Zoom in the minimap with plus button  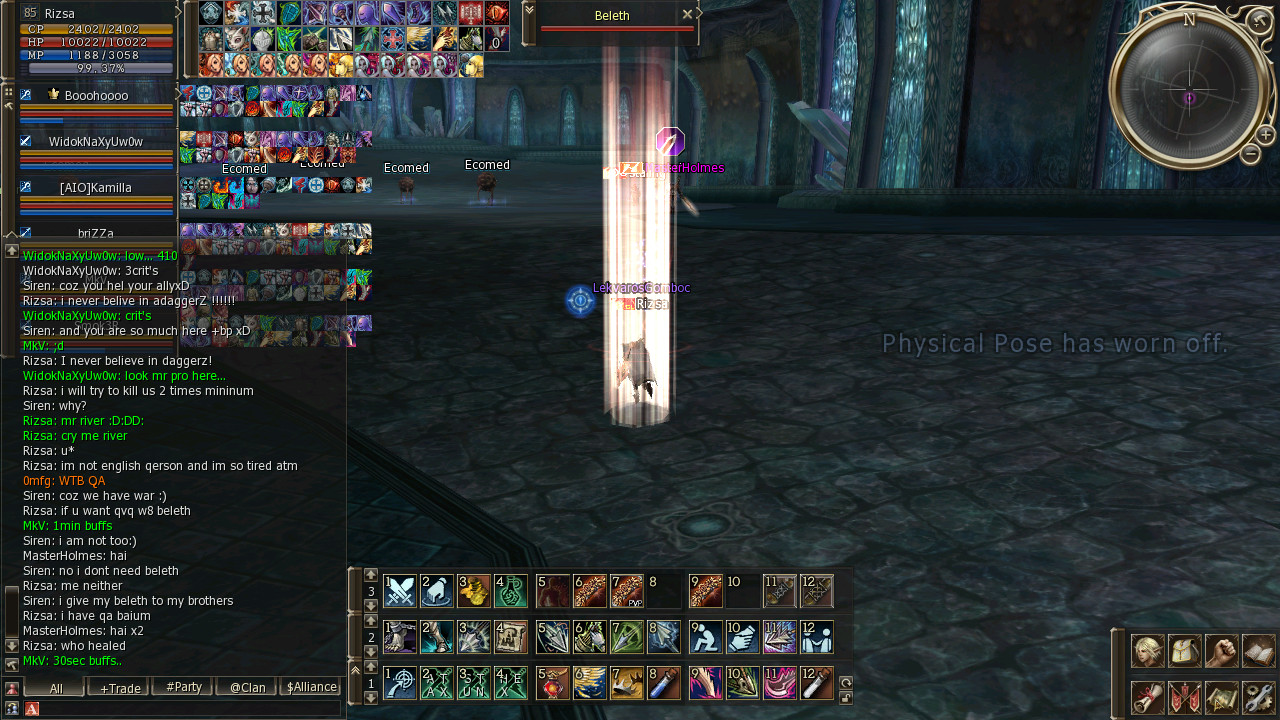coord(1265,135)
